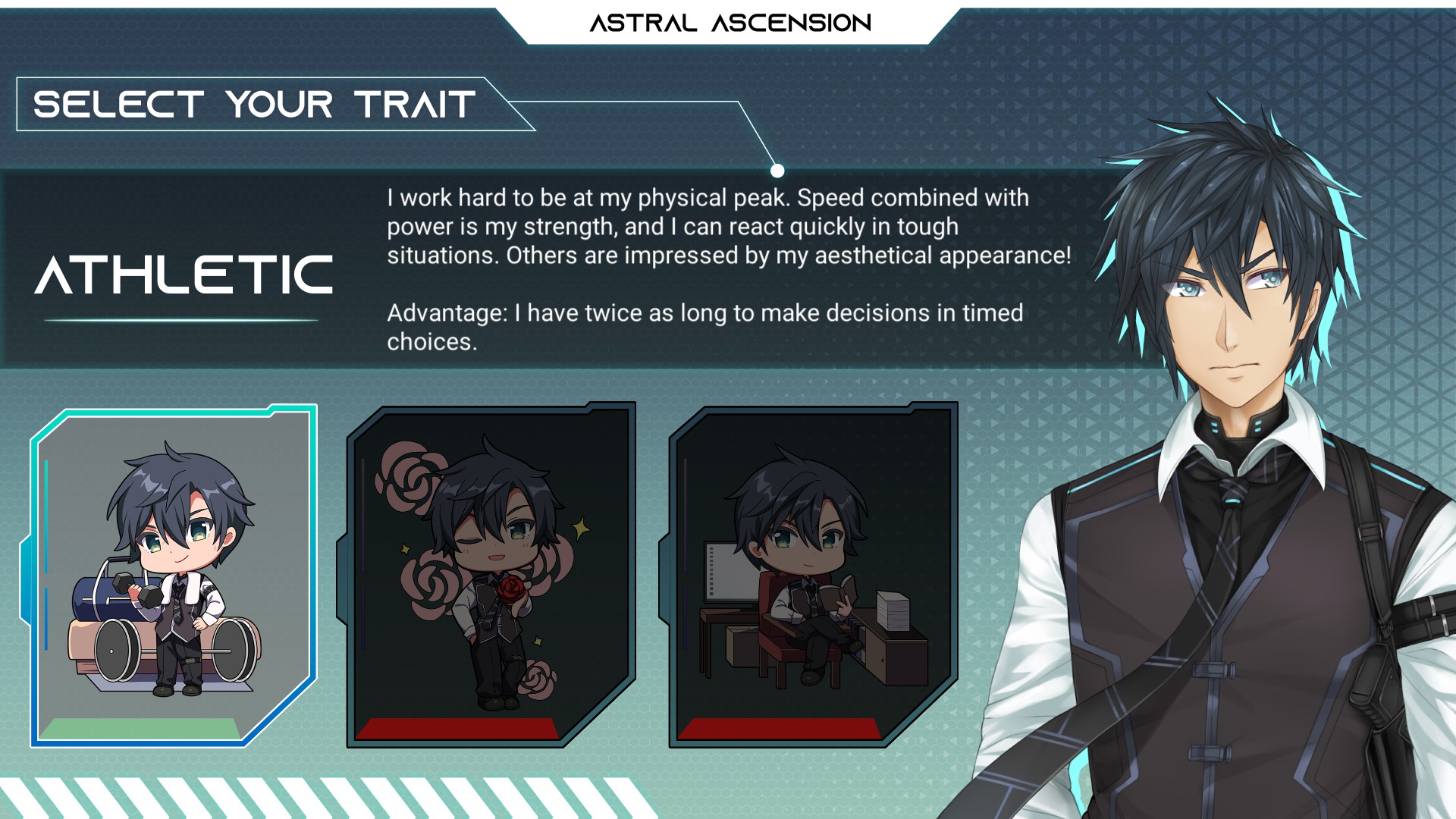Pick the trait card with desk and book
The height and width of the screenshot is (819, 1456).
812,575
